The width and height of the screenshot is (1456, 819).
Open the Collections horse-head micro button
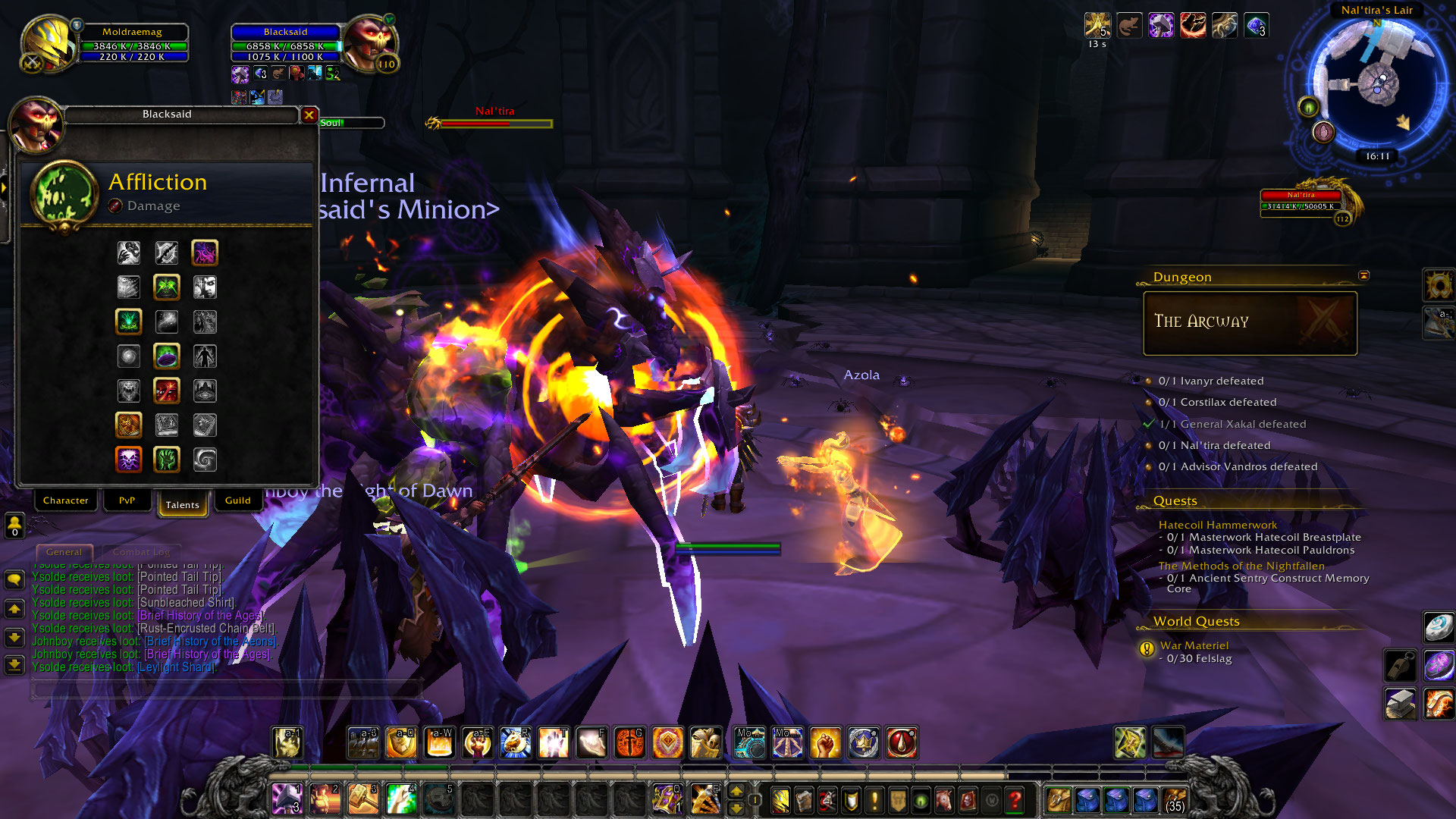943,799
